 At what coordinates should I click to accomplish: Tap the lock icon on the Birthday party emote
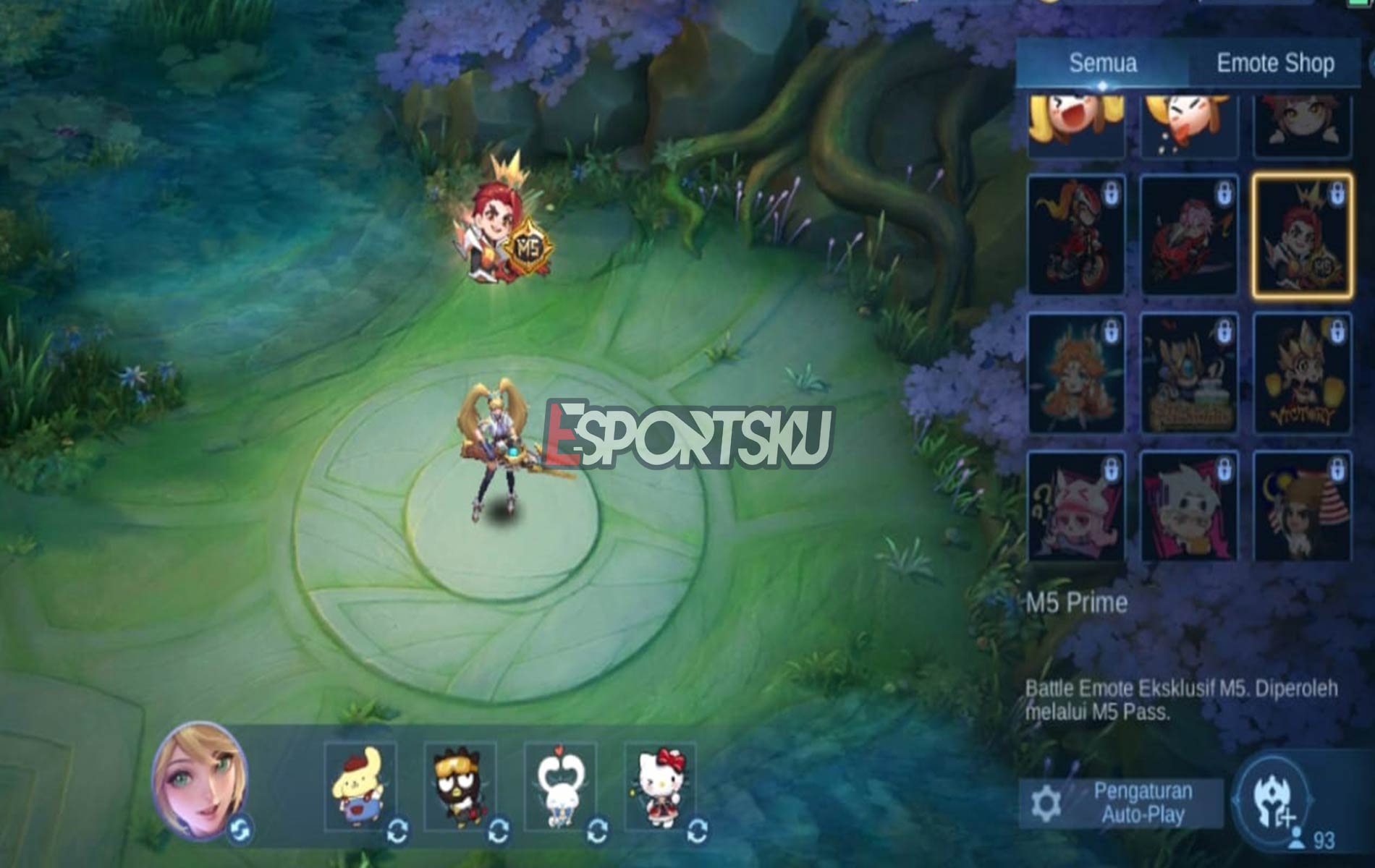[x=1222, y=332]
